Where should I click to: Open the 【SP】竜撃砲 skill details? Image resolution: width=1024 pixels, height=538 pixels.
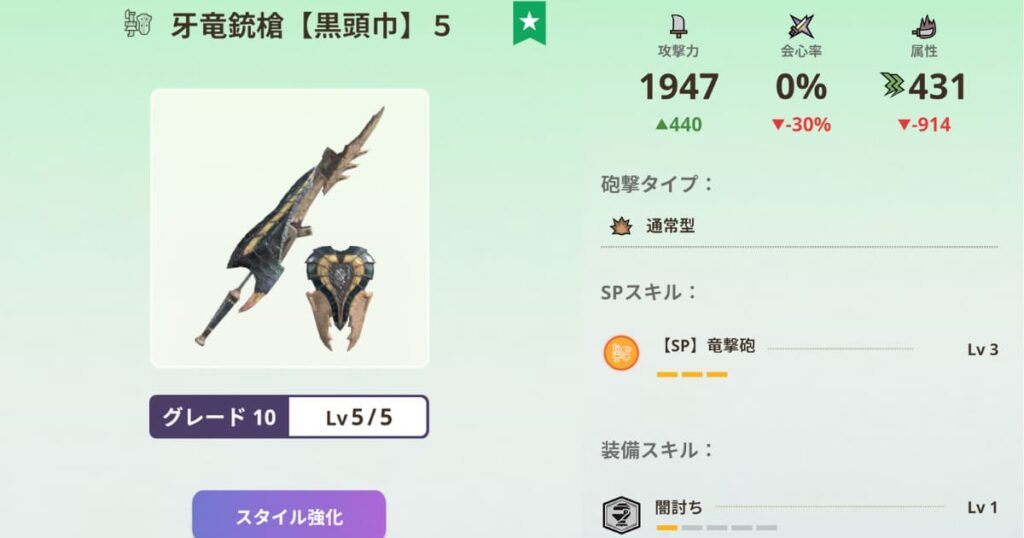[708, 348]
